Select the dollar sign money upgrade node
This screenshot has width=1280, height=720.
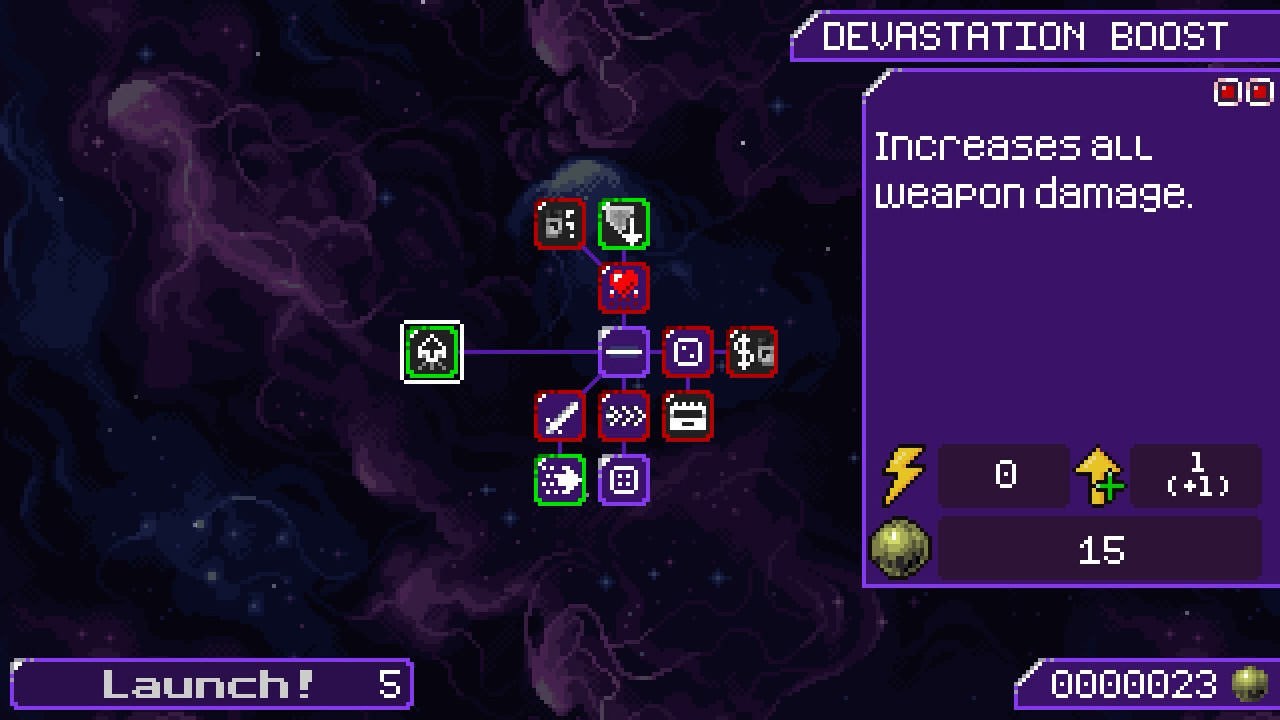tap(752, 351)
